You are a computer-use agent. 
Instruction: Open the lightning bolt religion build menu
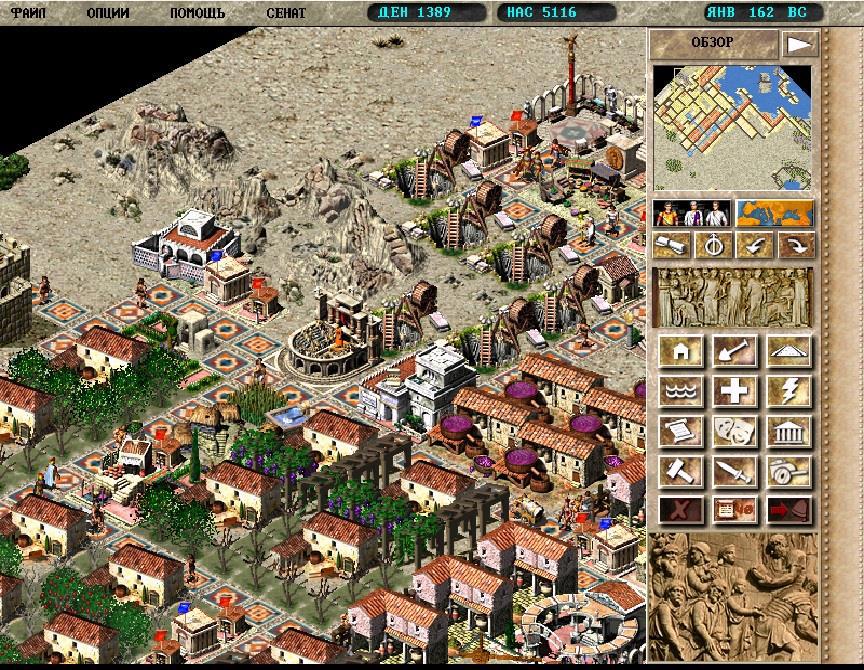tap(789, 391)
